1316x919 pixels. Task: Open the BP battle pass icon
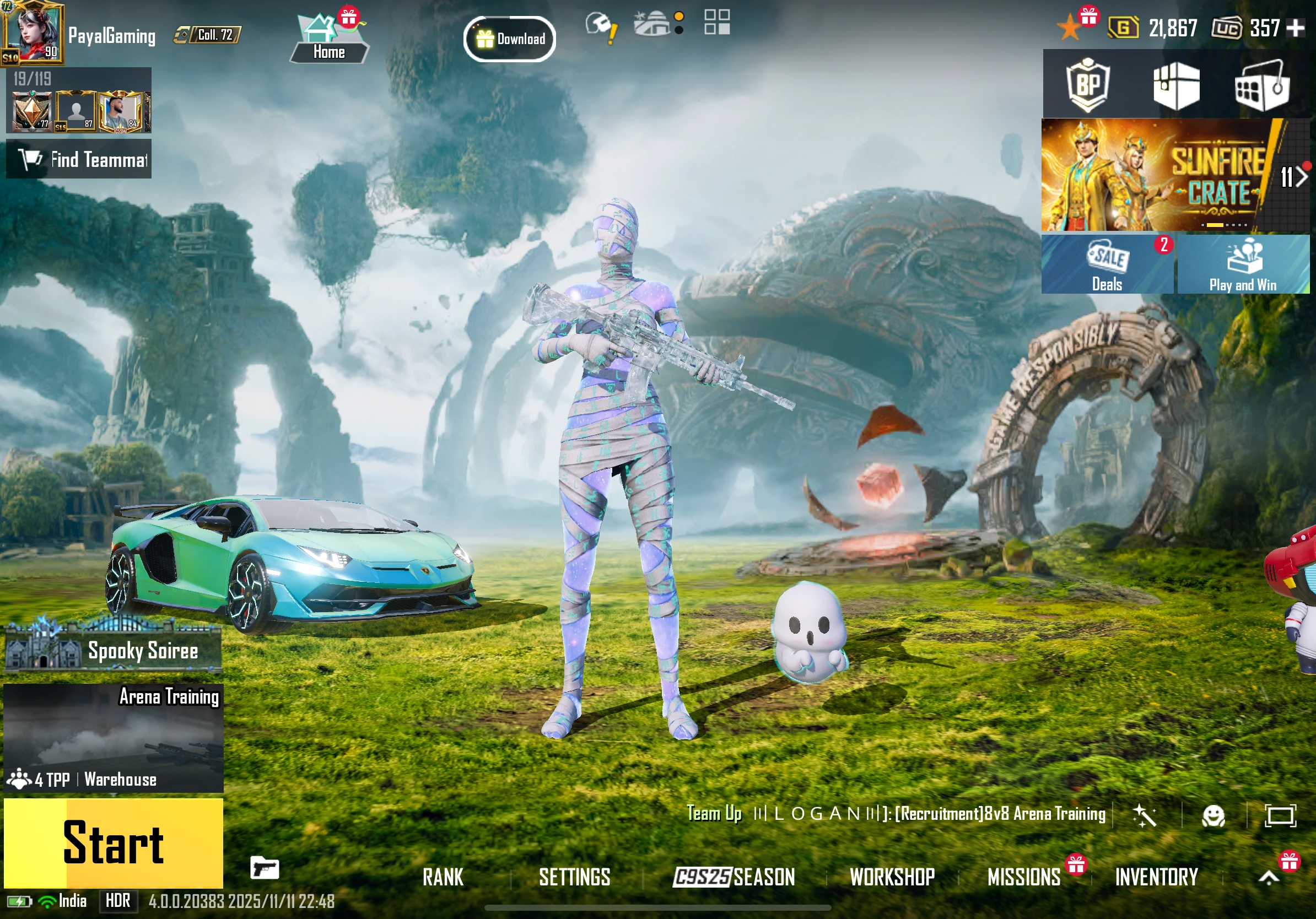pyautogui.click(x=1087, y=86)
